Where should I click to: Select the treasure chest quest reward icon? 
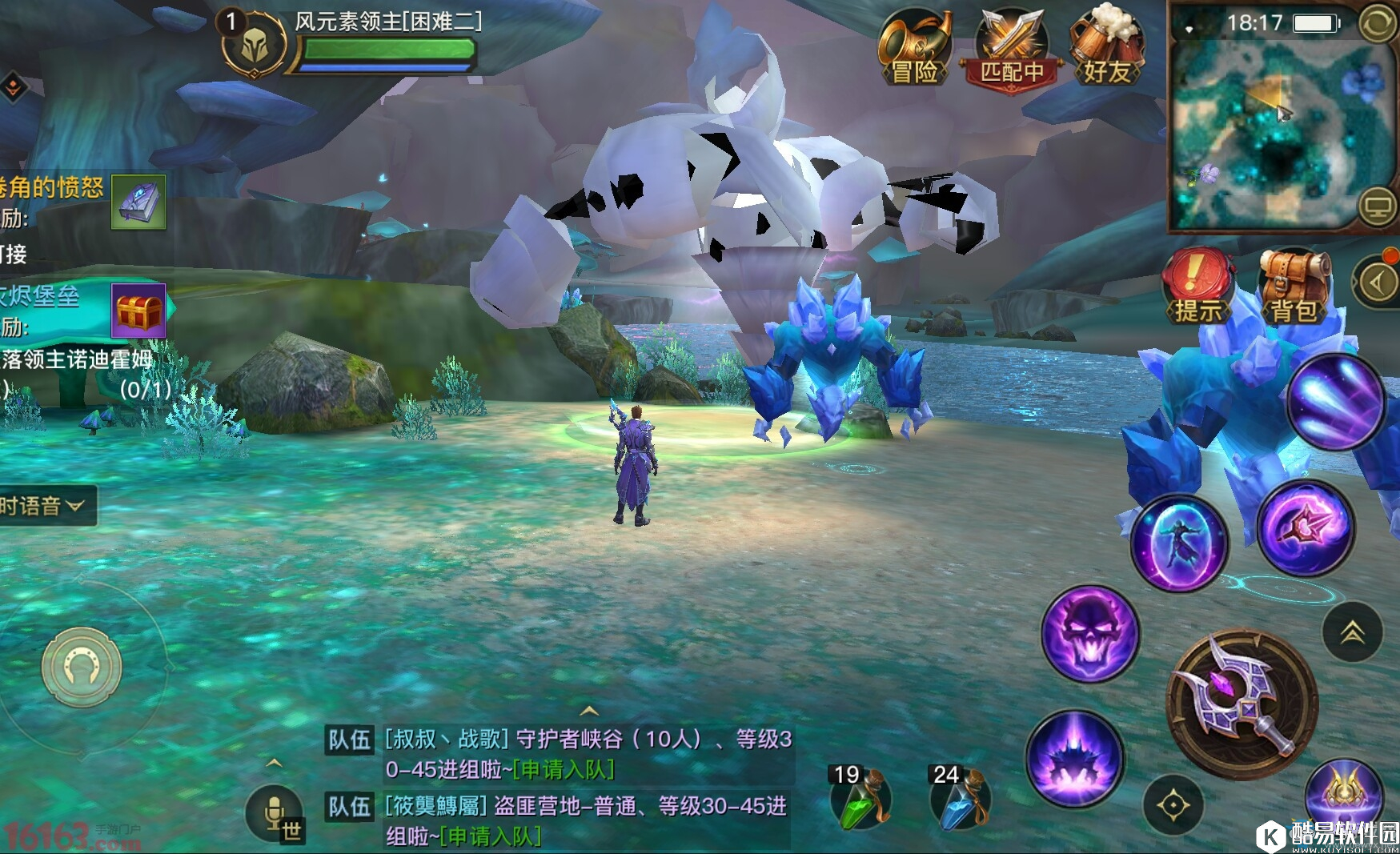138,311
